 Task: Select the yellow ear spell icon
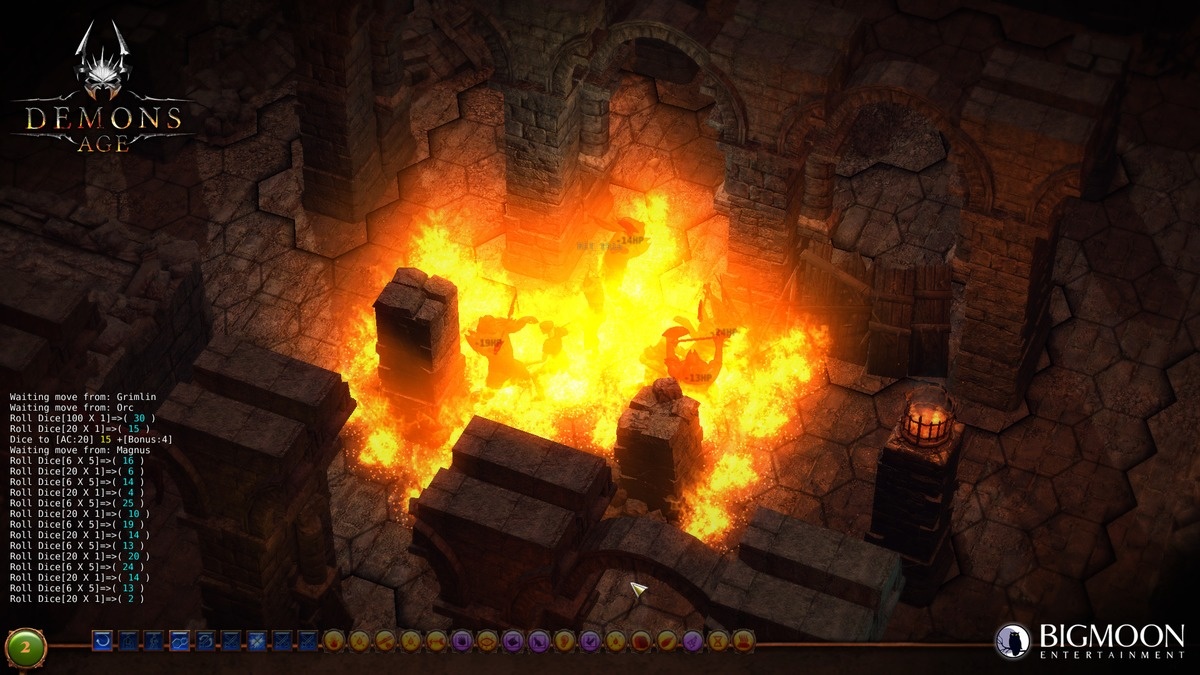coord(564,641)
